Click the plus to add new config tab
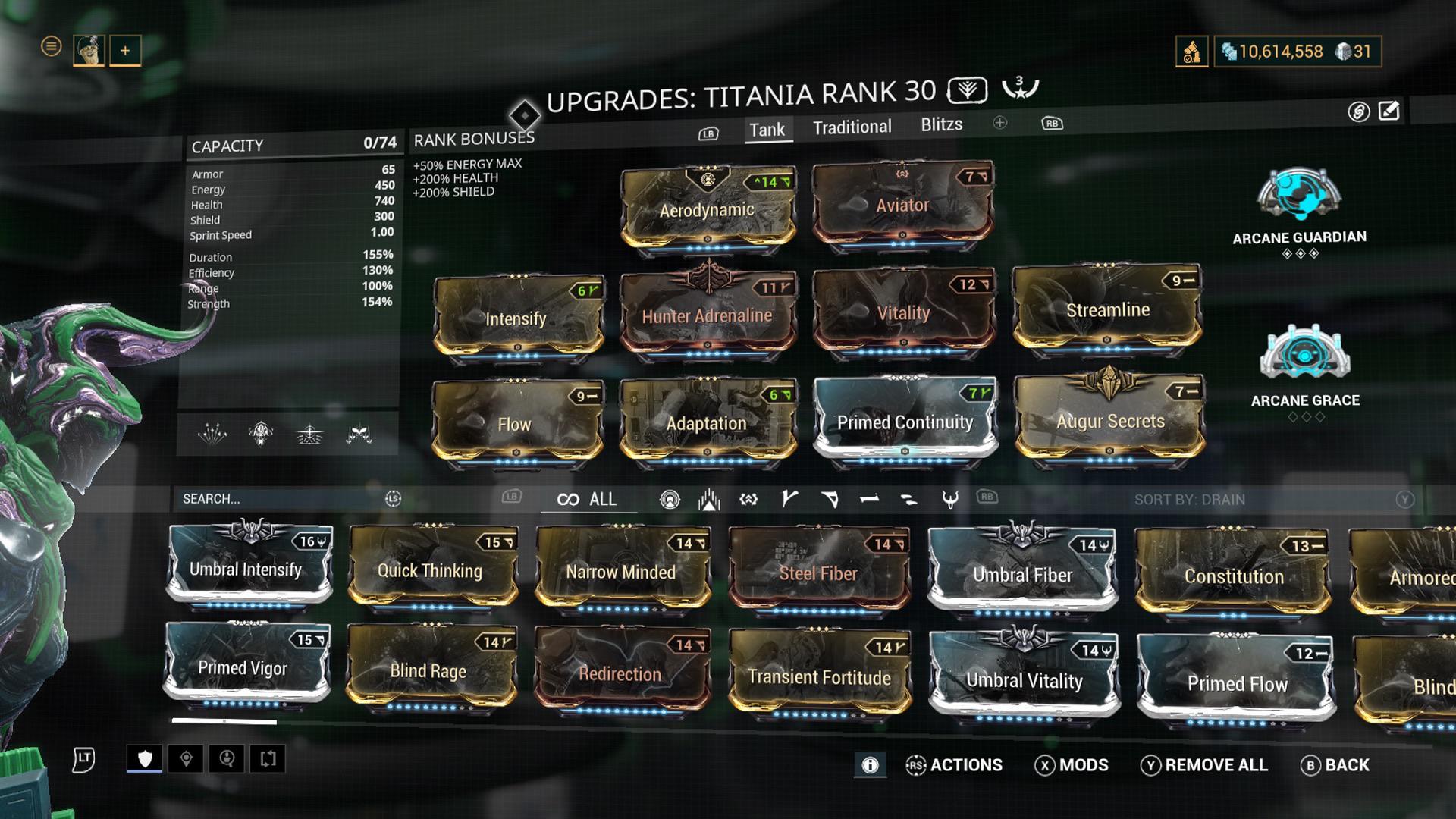Viewport: 1456px width, 819px height. (999, 123)
